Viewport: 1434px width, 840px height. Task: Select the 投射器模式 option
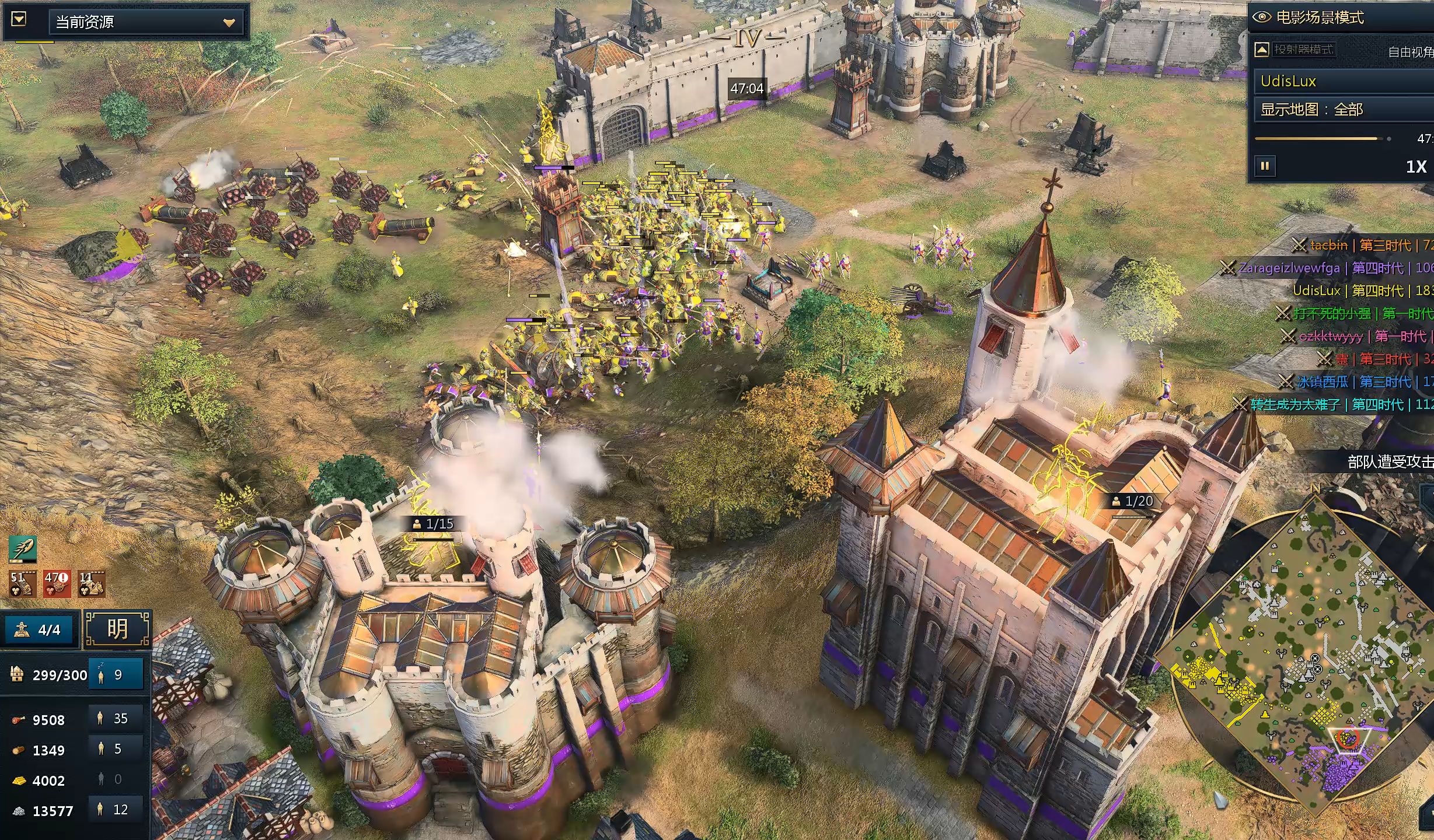1303,50
